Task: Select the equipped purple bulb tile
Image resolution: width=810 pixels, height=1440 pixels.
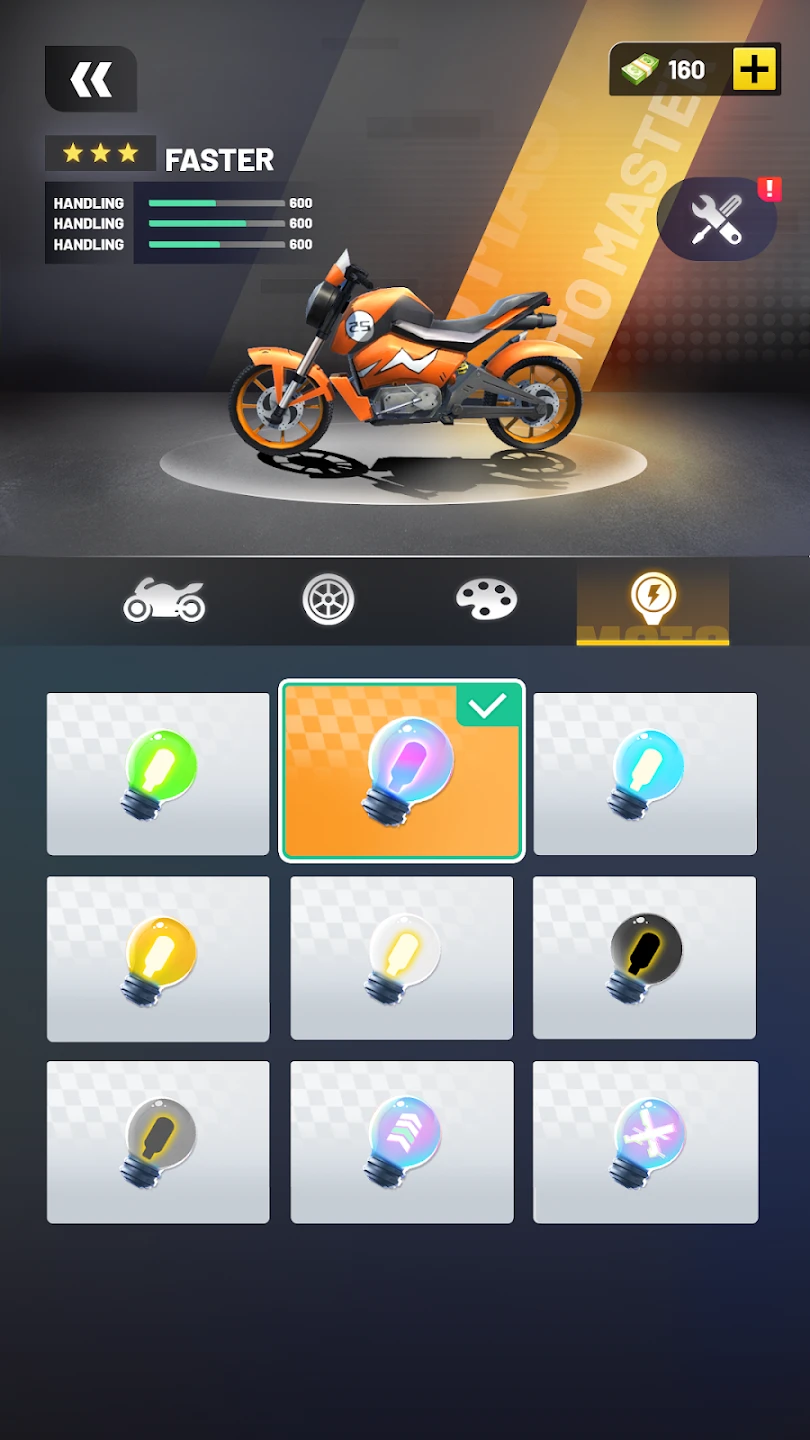Action: tap(401, 771)
